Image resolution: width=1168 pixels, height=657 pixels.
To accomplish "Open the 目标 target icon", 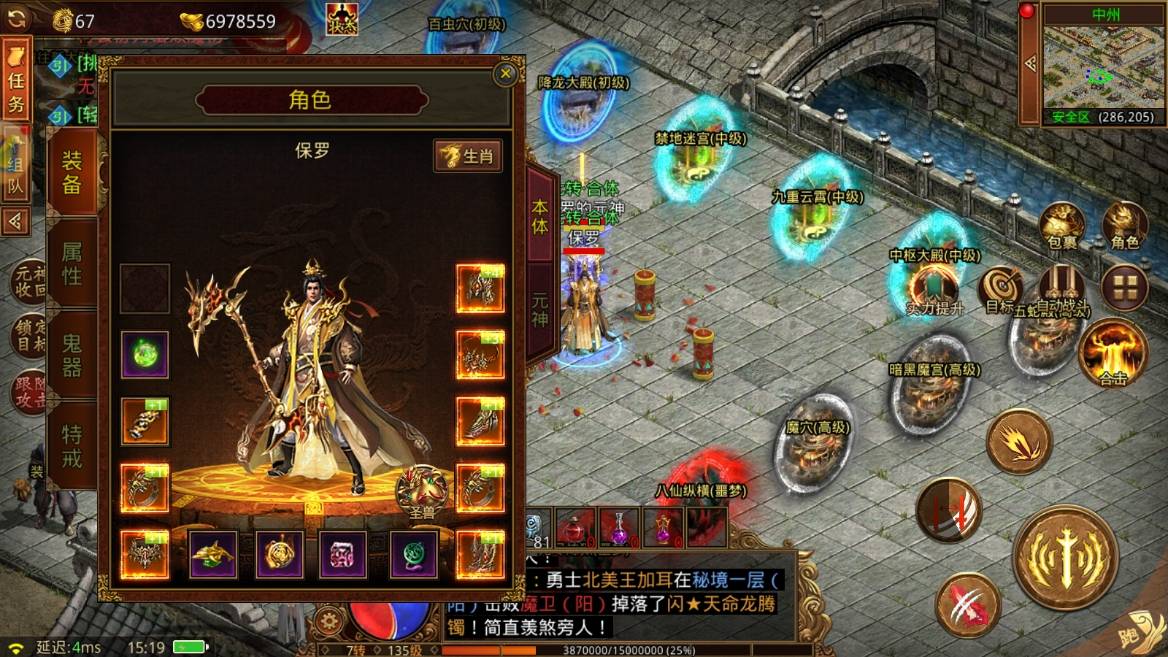I will click(999, 290).
